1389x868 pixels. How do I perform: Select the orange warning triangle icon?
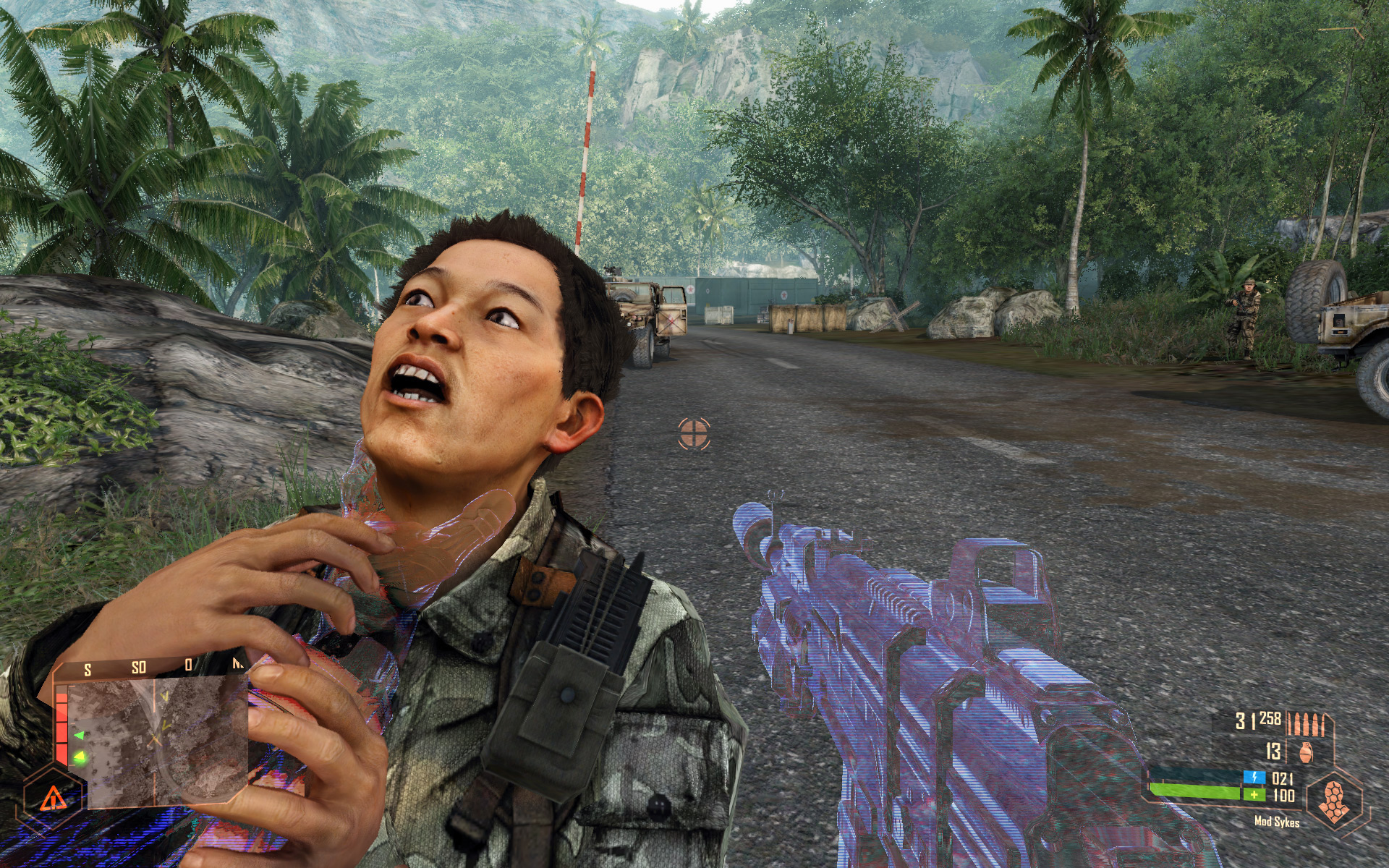51,799
